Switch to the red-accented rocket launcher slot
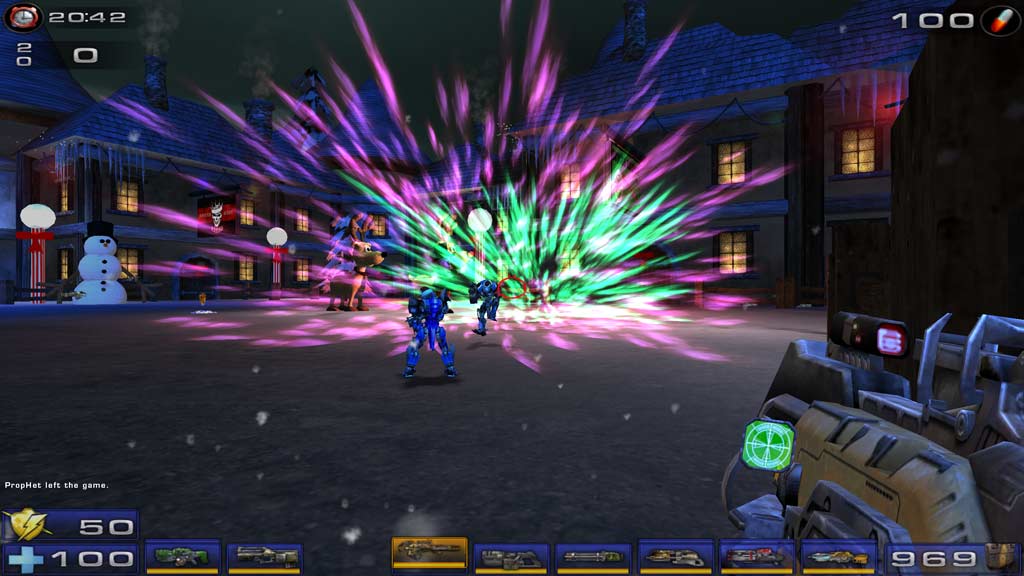The width and height of the screenshot is (1024, 576). tap(758, 557)
